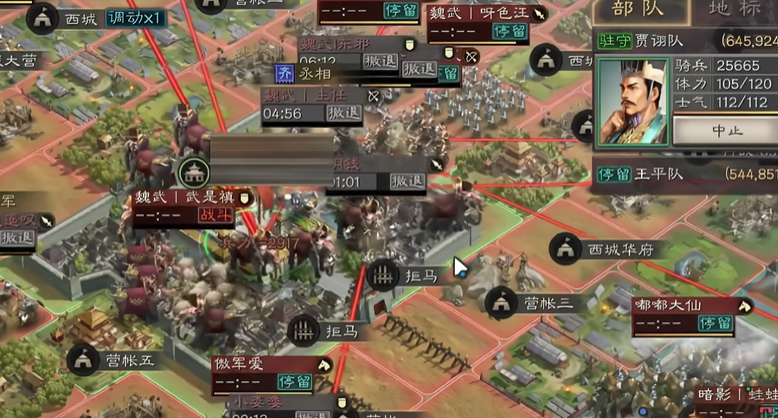Click 撤退 on the 01:01 march timer
This screenshot has width=778, height=418.
click(407, 181)
